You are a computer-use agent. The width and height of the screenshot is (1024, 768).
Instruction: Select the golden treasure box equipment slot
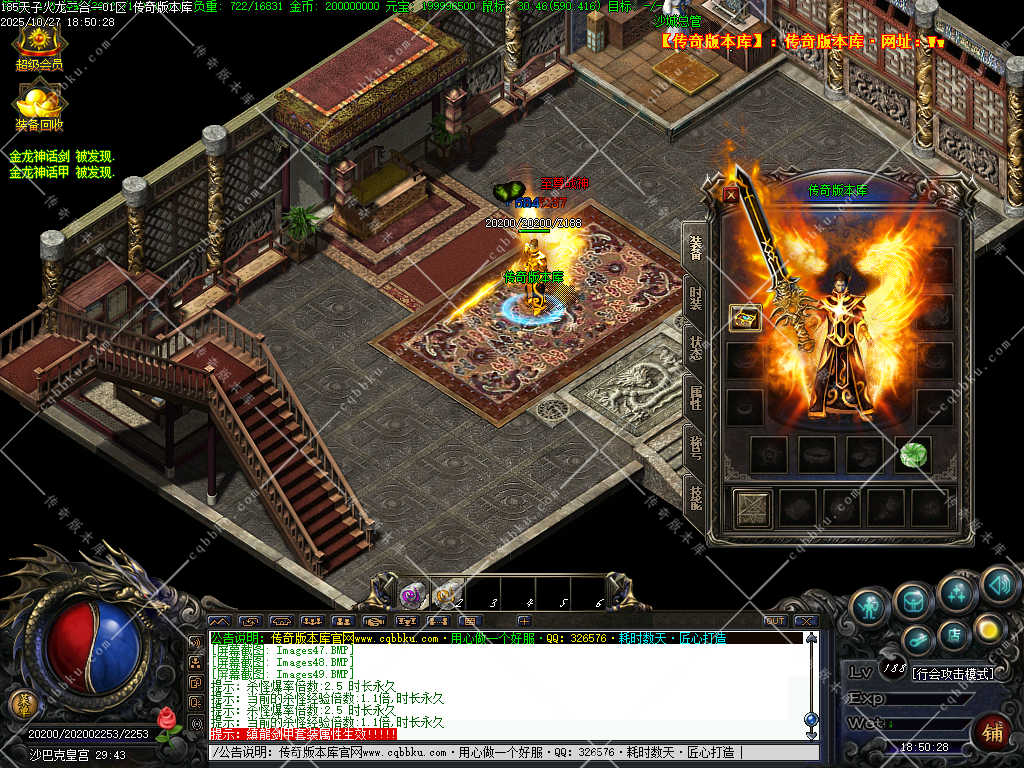(x=745, y=318)
